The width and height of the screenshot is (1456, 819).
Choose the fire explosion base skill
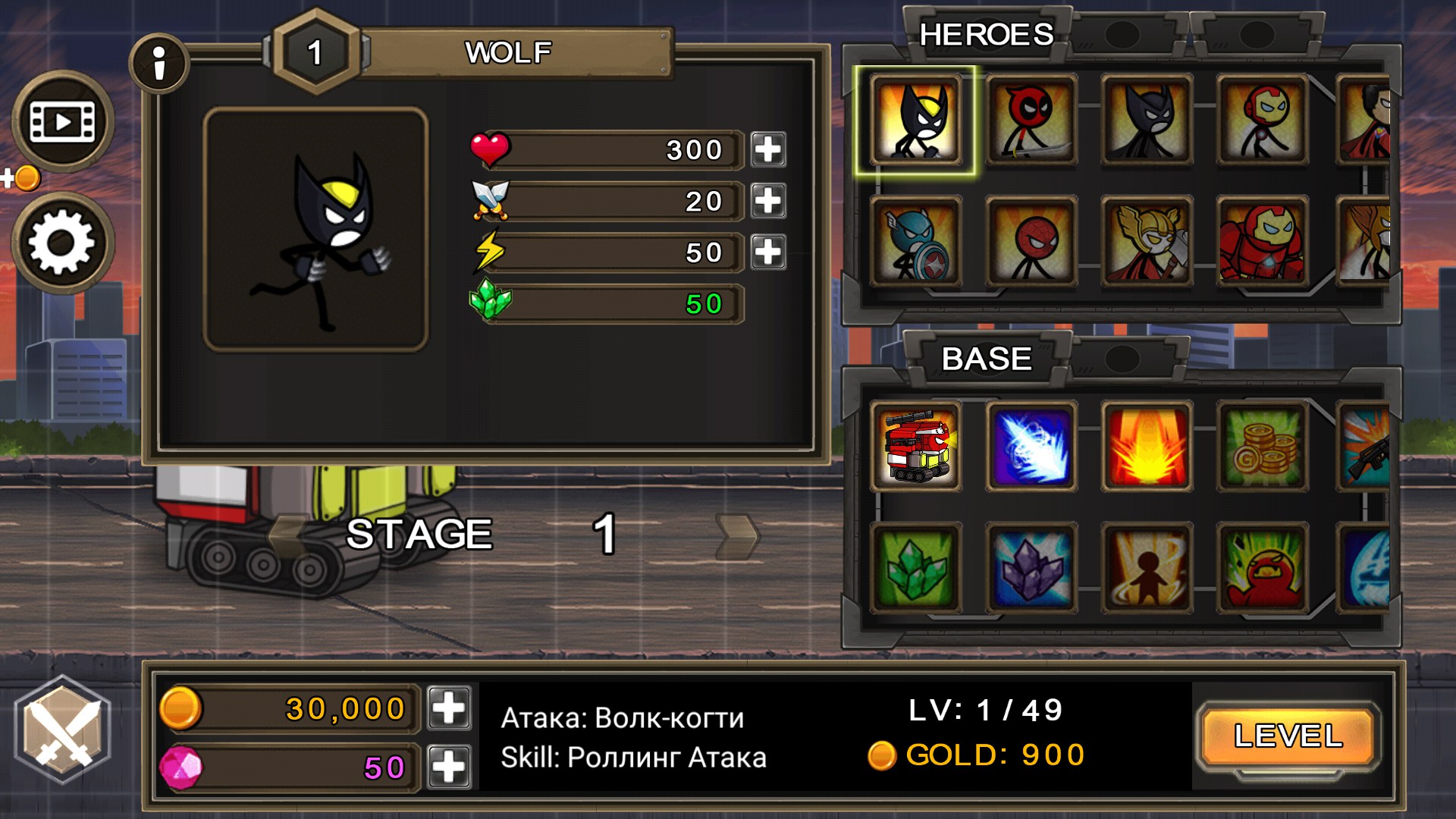(x=1147, y=447)
